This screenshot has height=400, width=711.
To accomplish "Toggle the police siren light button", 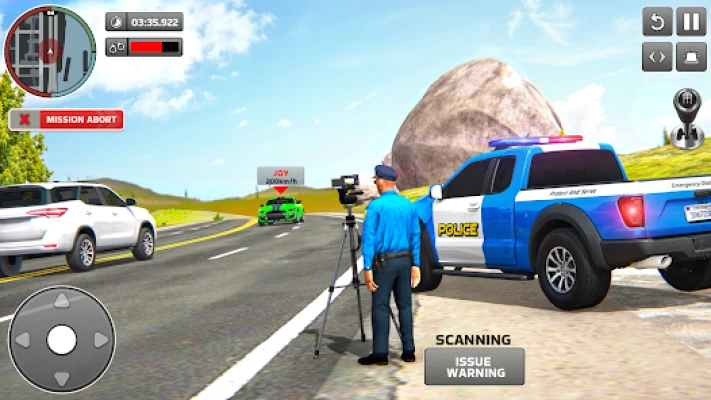I will [x=691, y=56].
